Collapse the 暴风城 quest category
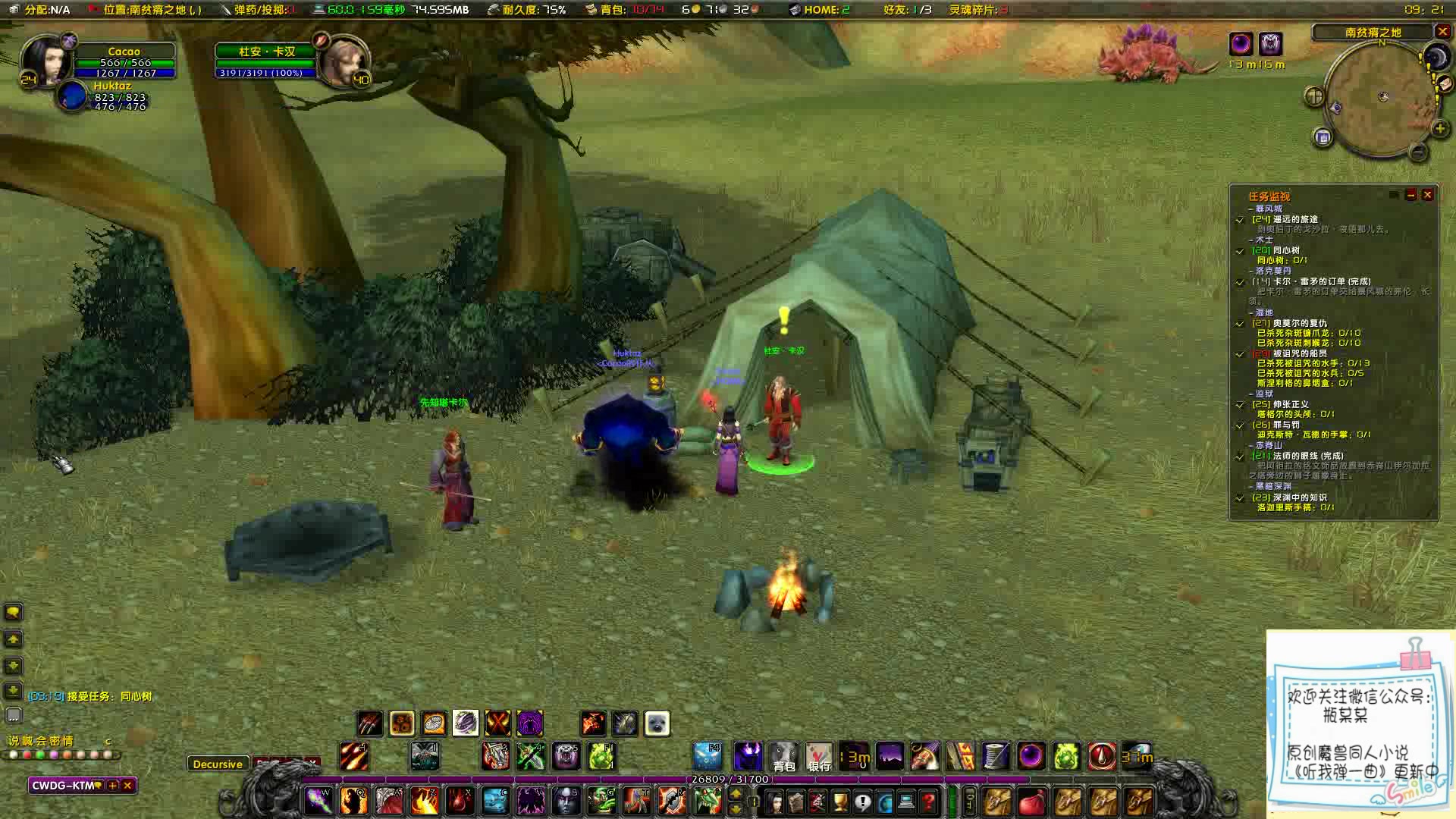 coord(1249,208)
